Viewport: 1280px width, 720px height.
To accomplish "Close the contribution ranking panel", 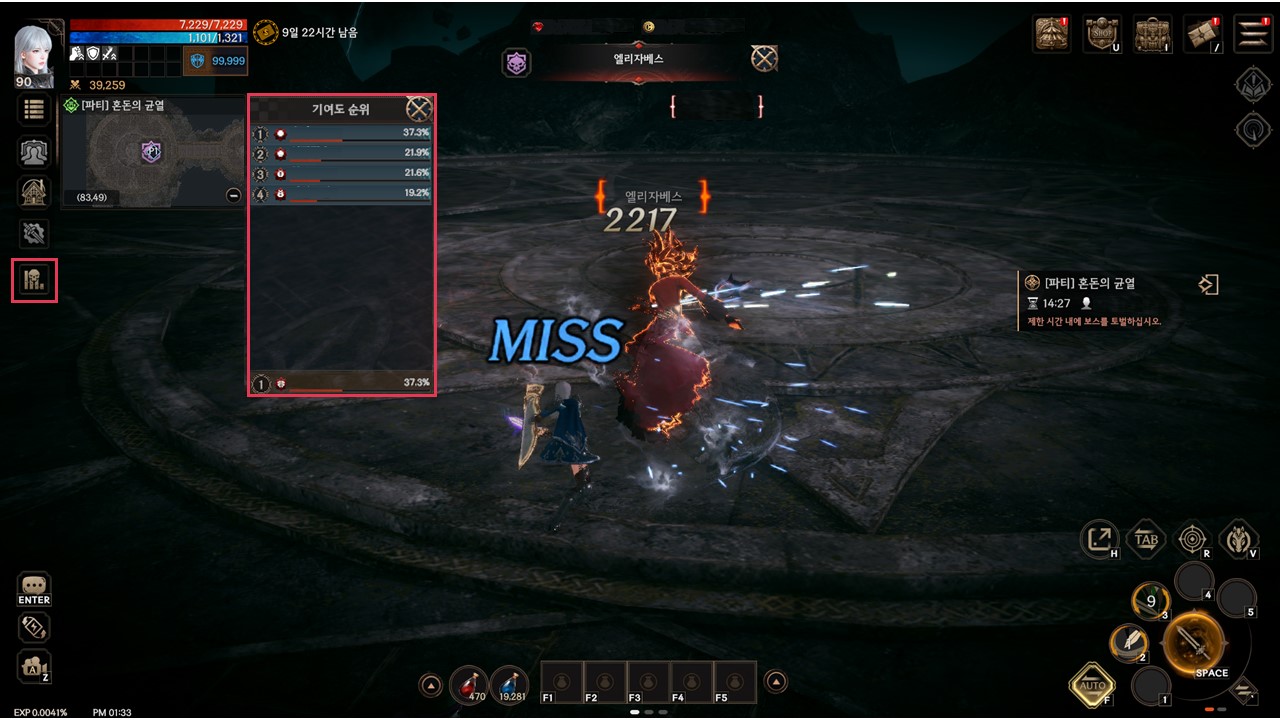I will (419, 109).
